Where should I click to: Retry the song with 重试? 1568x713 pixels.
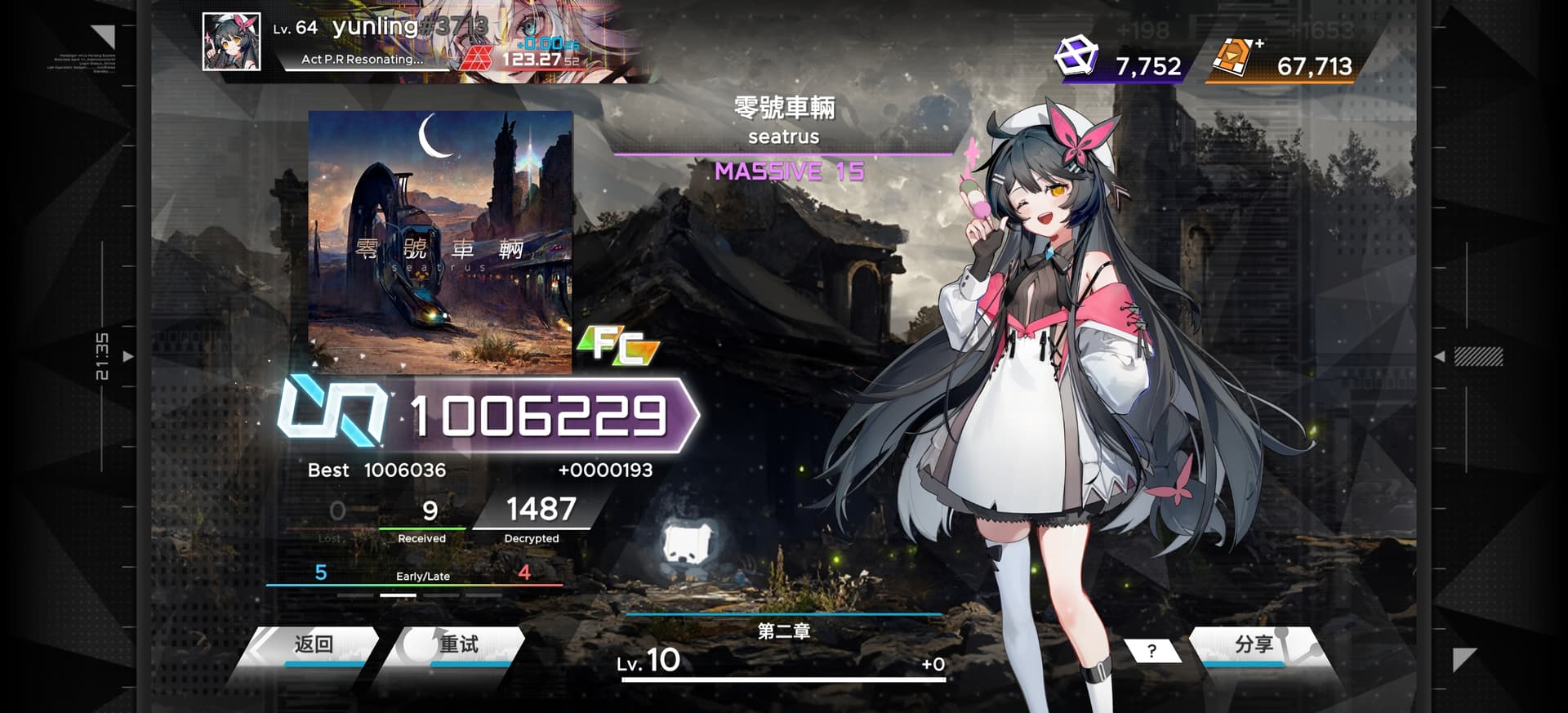coord(458,645)
